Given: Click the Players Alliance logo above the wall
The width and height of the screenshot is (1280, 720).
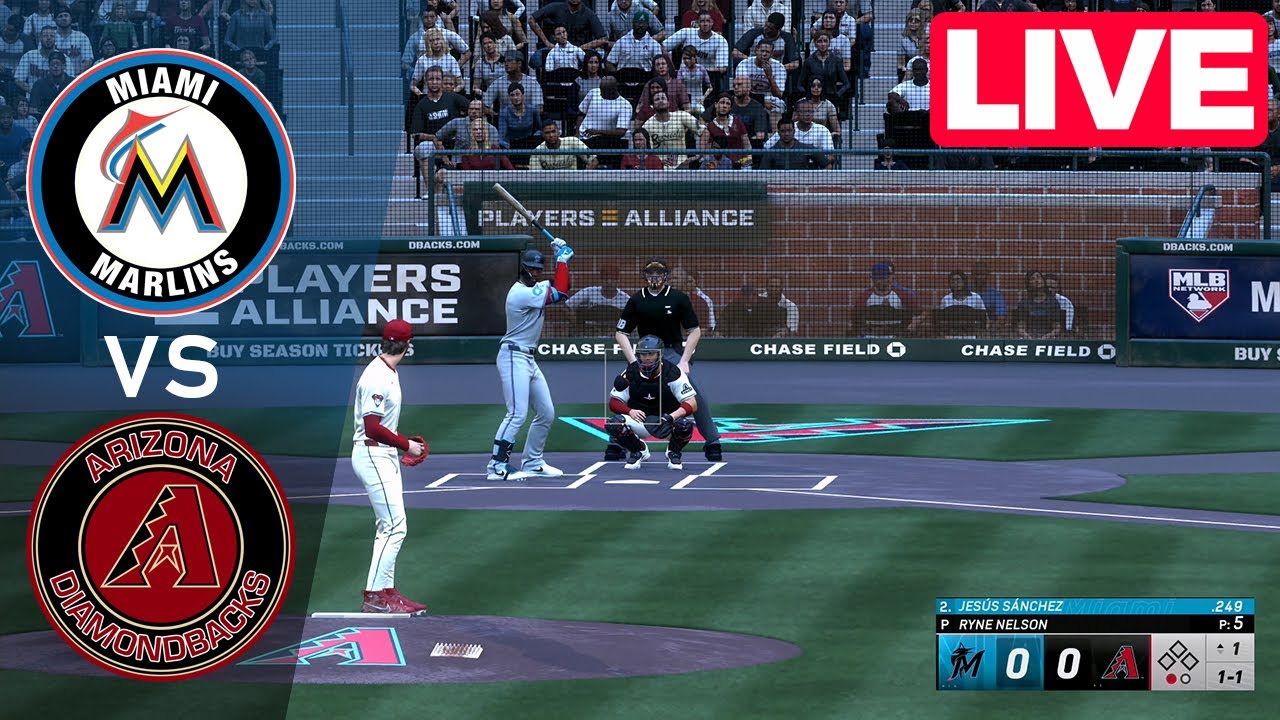Looking at the screenshot, I should (614, 216).
